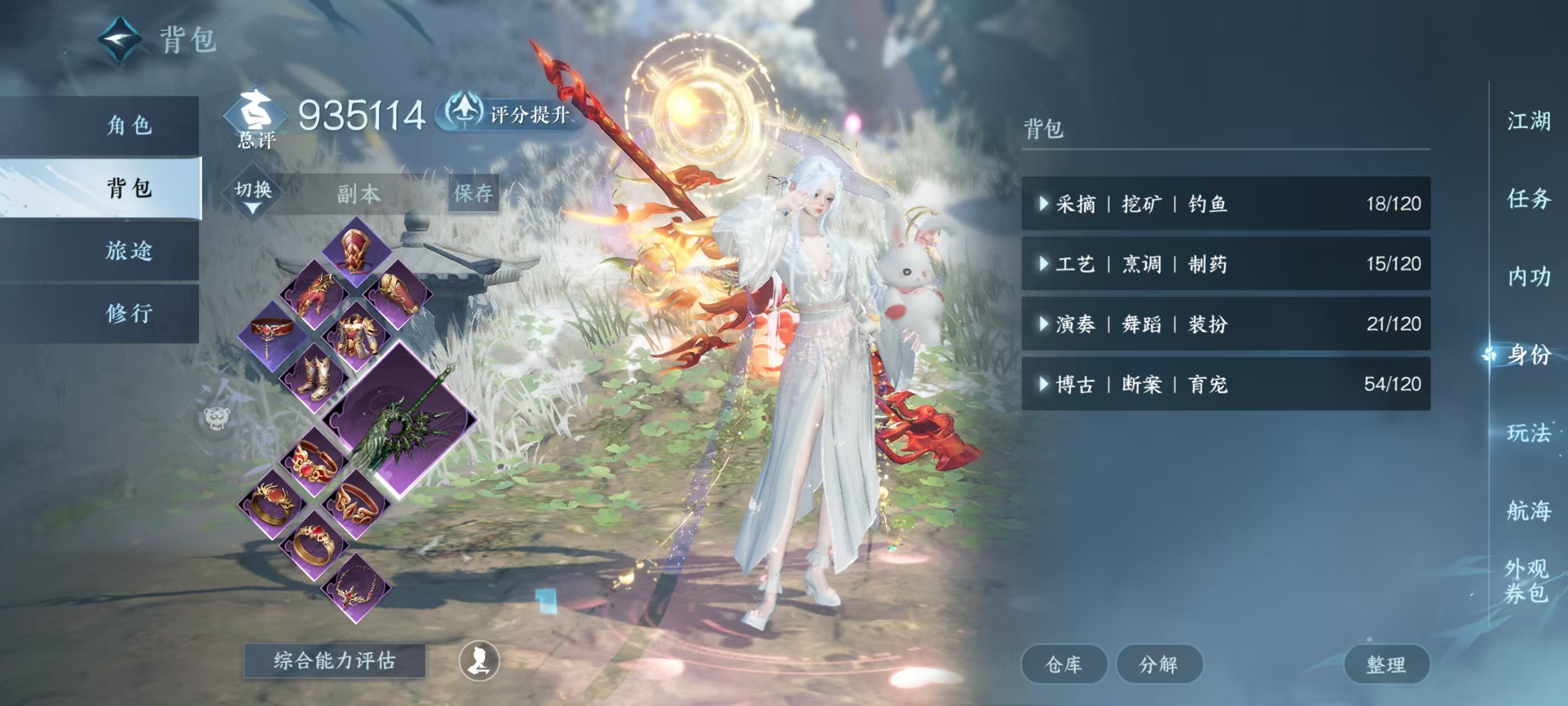This screenshot has width=1568, height=706.
Task: Open the 切换 loadout dropdown
Action: pos(253,194)
